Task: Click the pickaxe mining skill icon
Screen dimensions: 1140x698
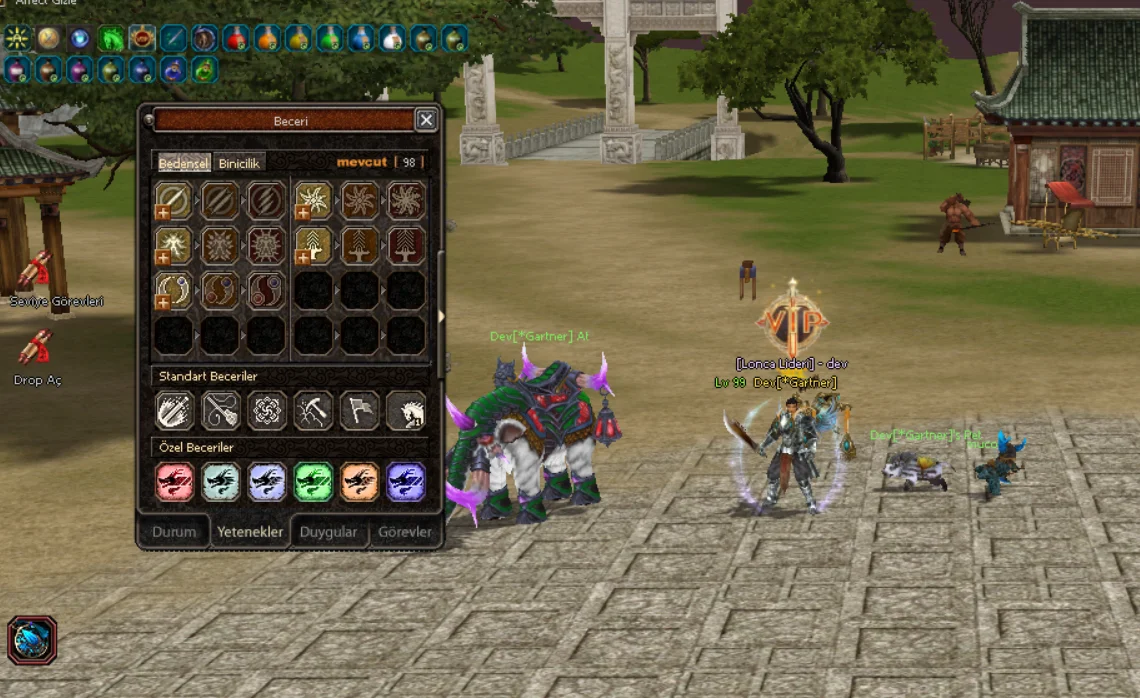Action: 313,410
